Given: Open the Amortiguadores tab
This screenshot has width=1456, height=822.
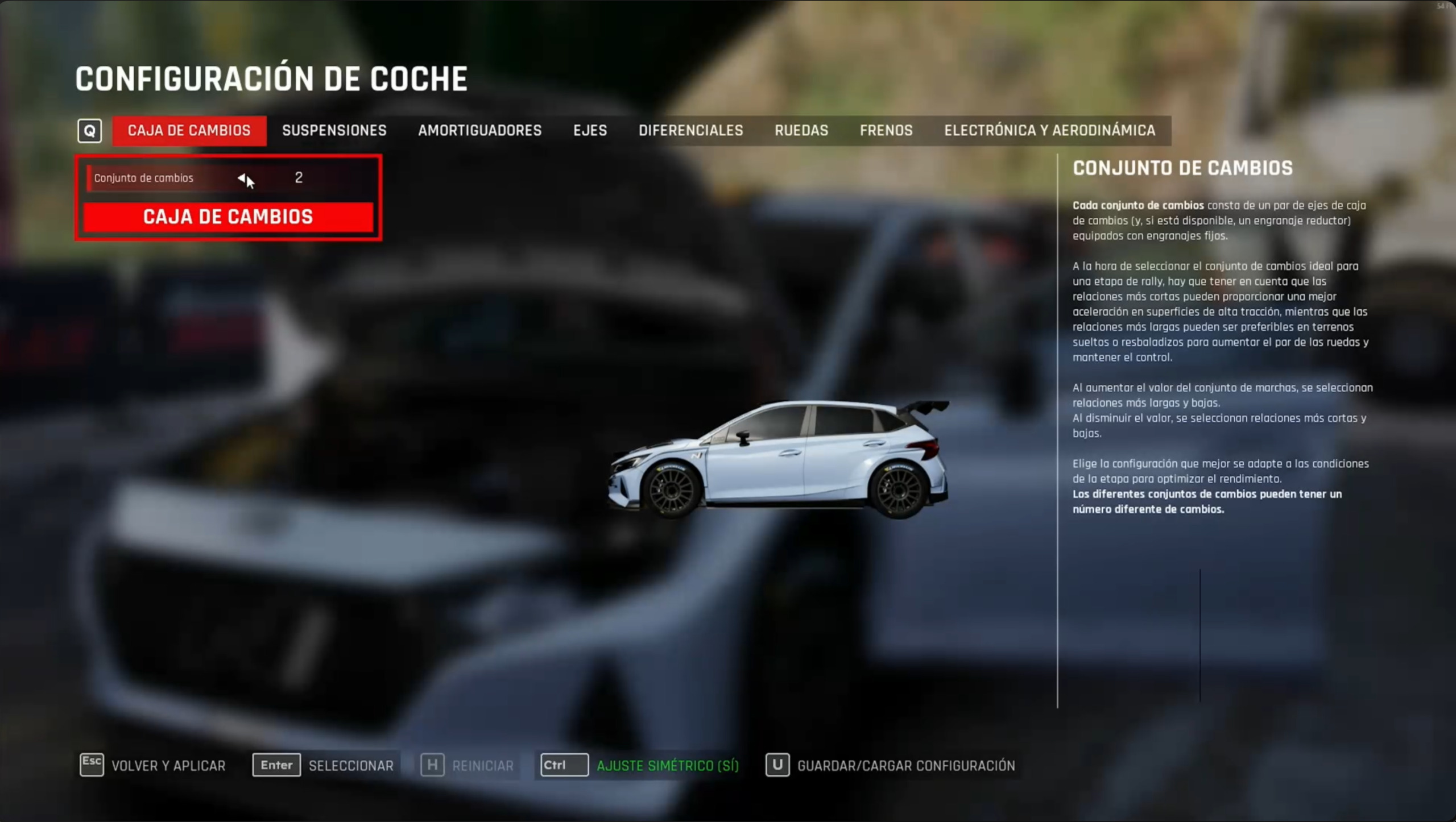Looking at the screenshot, I should 479,131.
